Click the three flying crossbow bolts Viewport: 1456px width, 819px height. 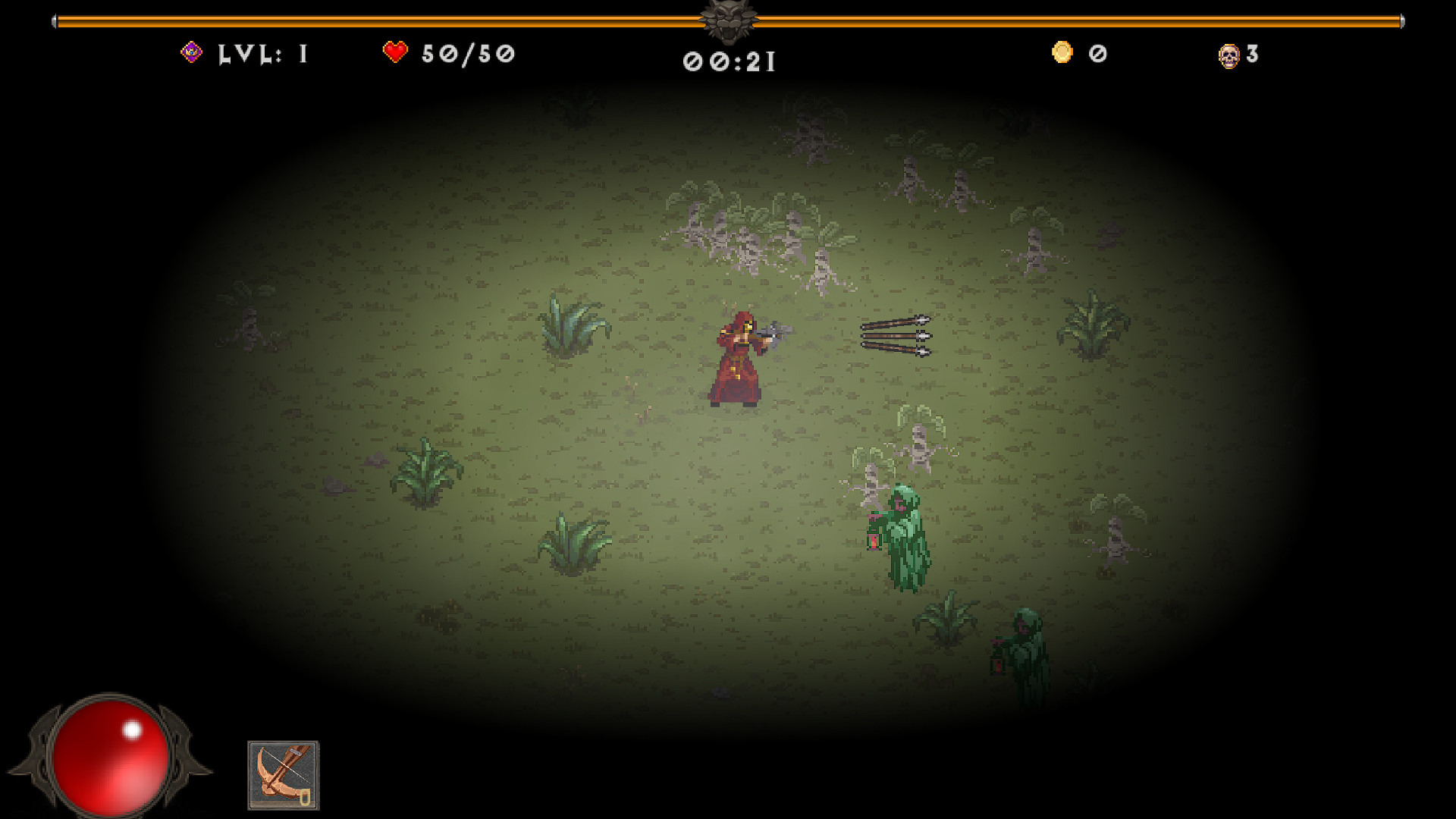(x=895, y=336)
